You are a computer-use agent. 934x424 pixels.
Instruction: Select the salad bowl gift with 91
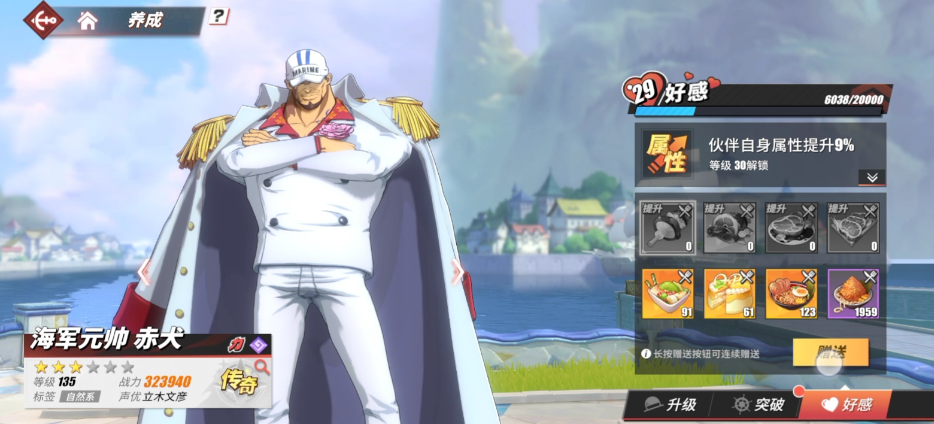click(667, 294)
